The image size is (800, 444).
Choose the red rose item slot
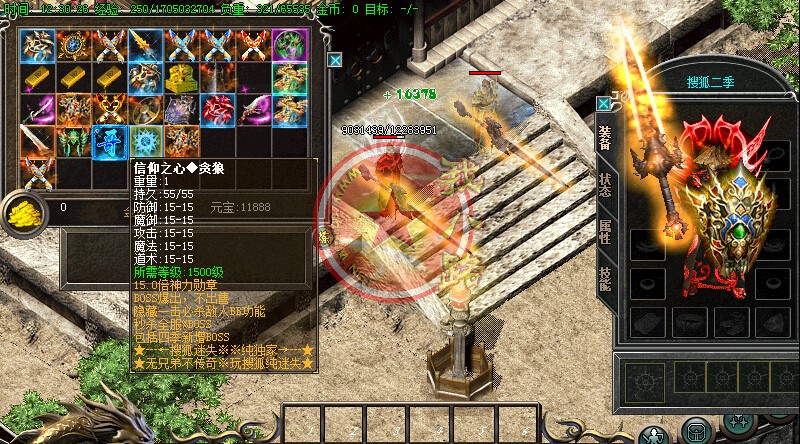[216, 108]
